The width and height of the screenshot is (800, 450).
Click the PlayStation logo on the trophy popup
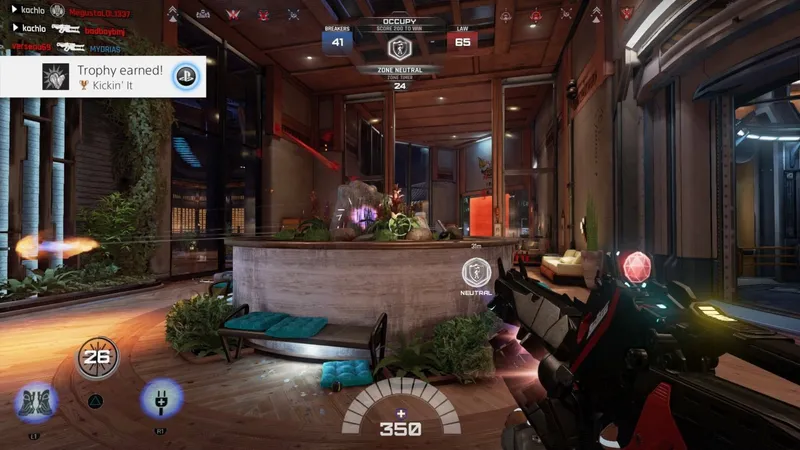(182, 76)
